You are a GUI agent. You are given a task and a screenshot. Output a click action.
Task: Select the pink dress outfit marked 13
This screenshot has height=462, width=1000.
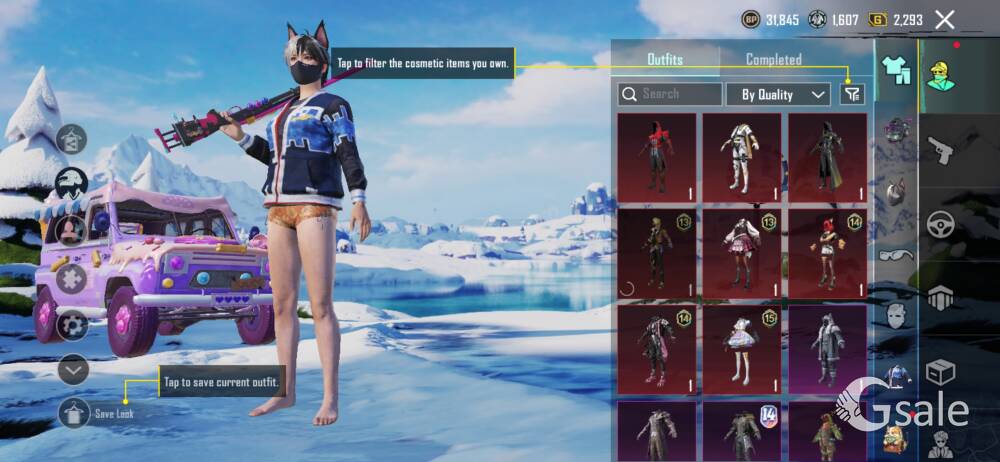[x=741, y=253]
